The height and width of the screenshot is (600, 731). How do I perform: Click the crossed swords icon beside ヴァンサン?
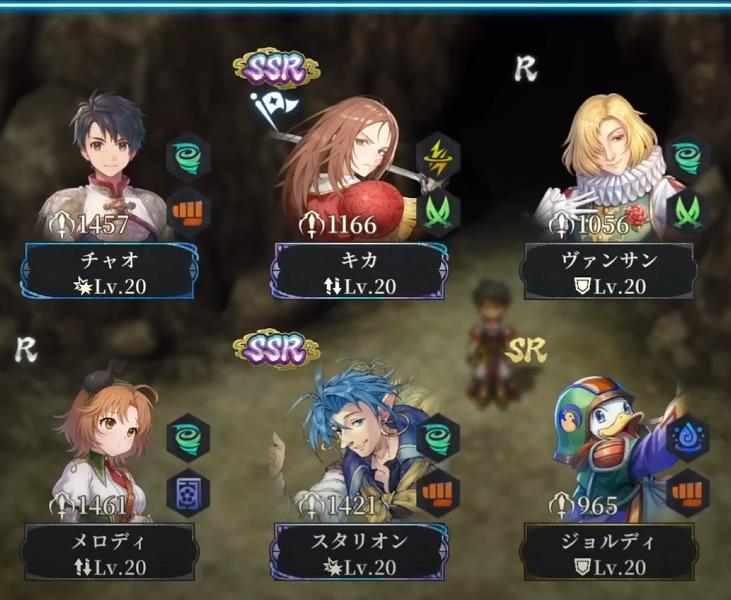(x=688, y=211)
